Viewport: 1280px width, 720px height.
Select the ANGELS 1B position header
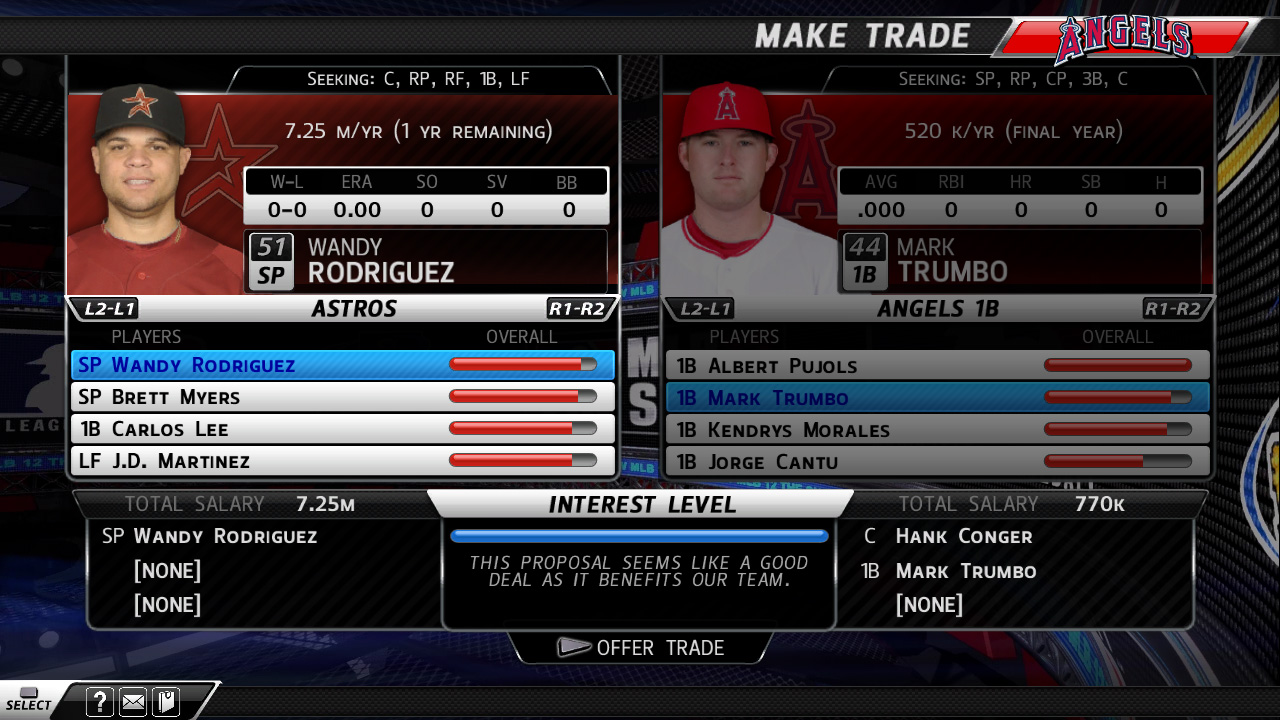pyautogui.click(x=937, y=309)
